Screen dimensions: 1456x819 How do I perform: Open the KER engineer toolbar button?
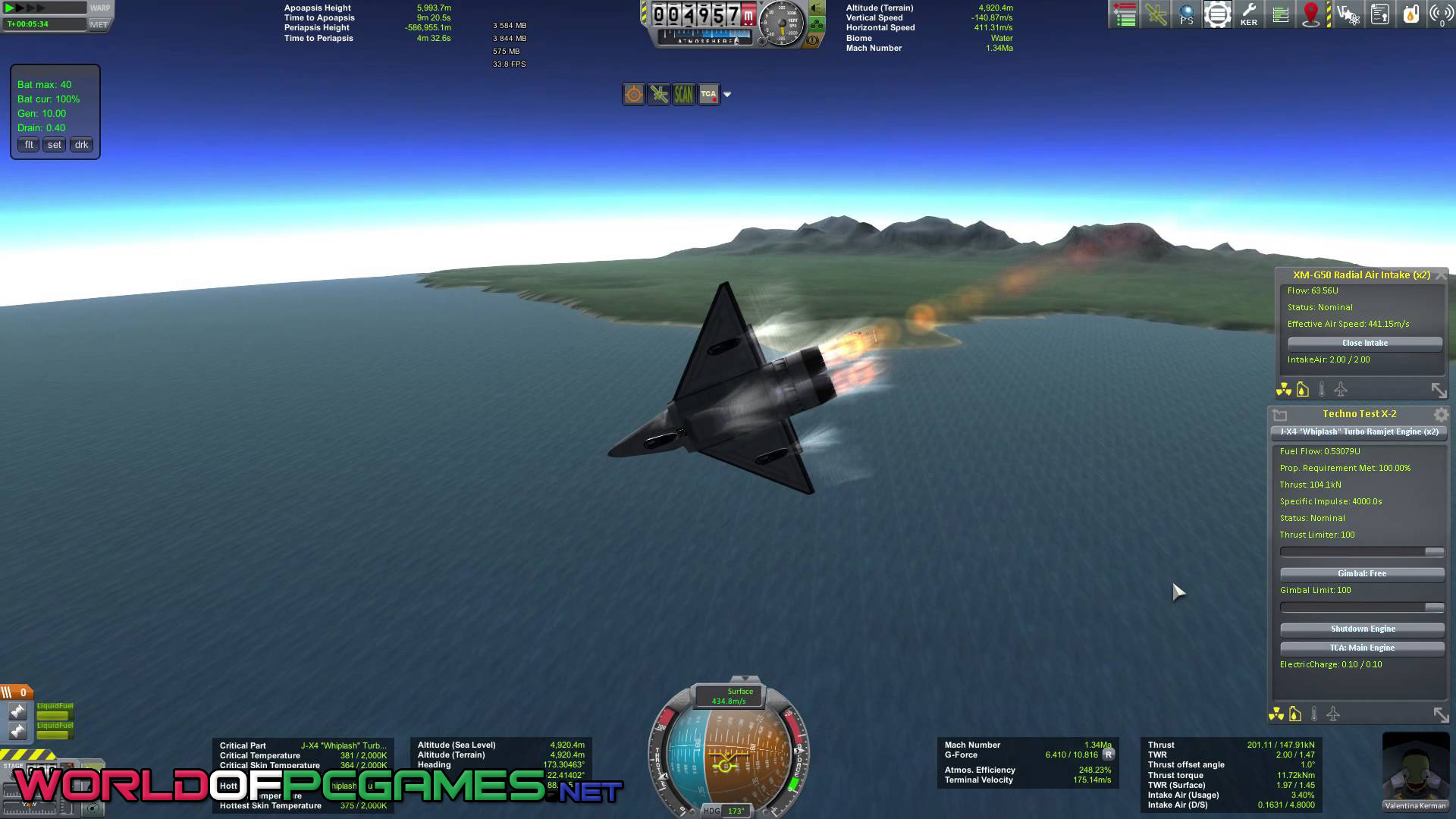click(1248, 14)
